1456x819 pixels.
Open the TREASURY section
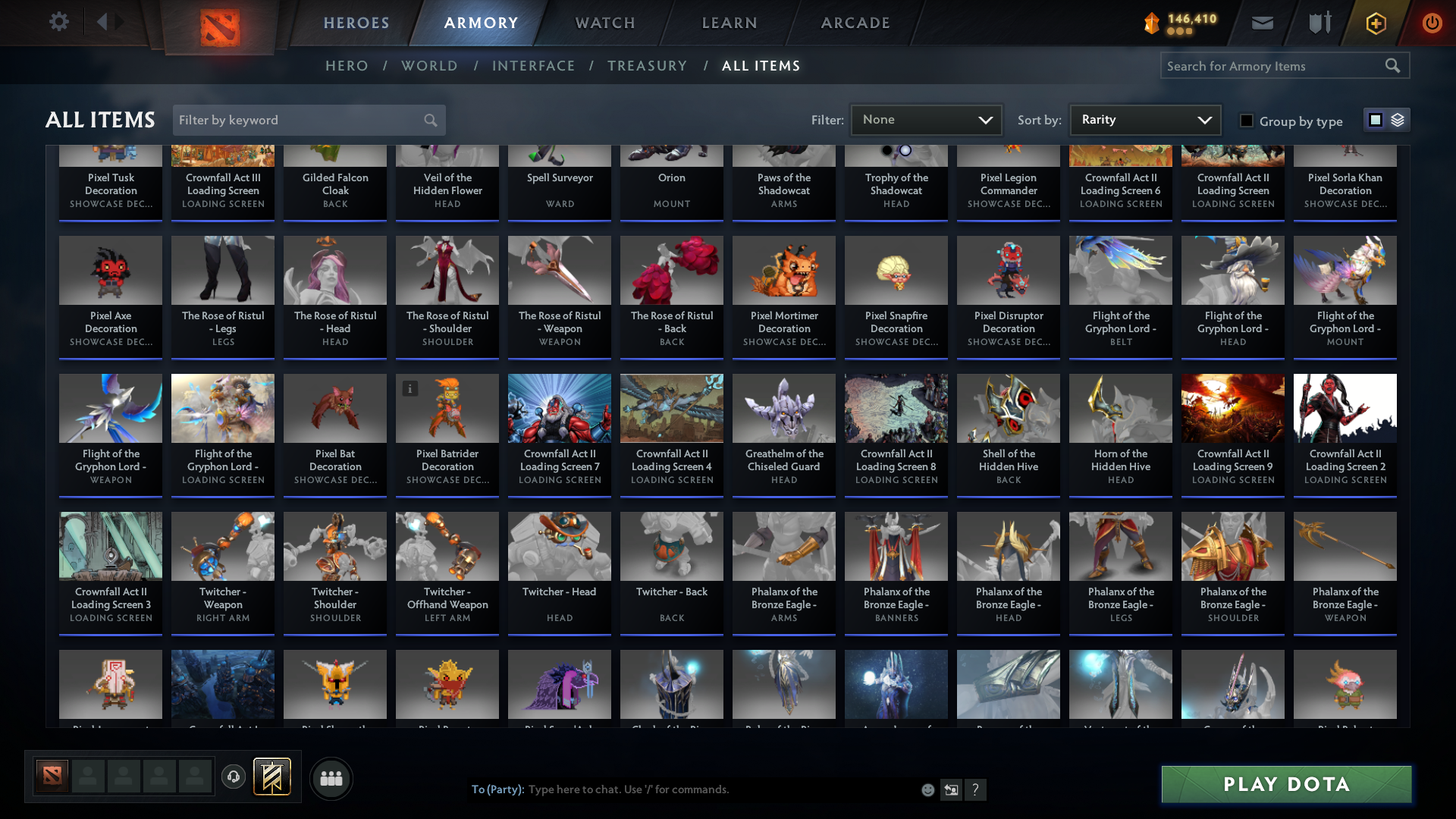[647, 66]
